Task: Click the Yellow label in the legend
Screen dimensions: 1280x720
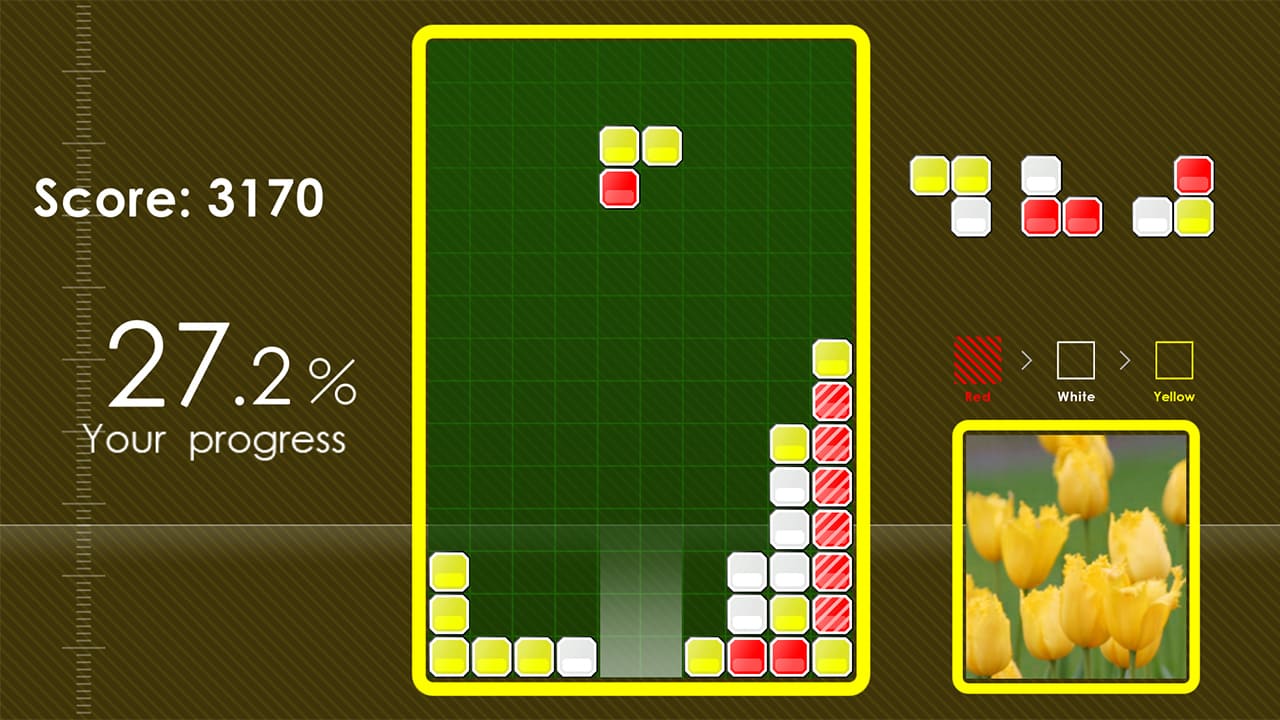Action: click(1173, 397)
